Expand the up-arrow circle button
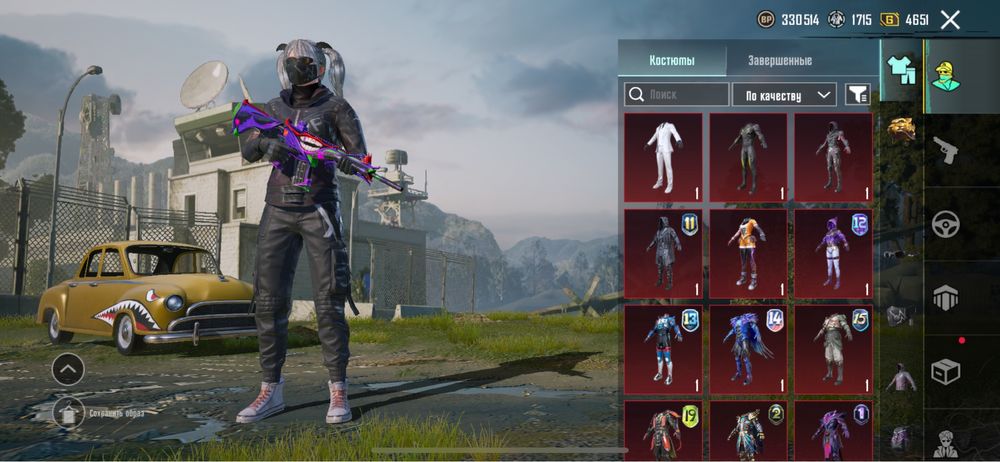1000x462 pixels. point(68,369)
